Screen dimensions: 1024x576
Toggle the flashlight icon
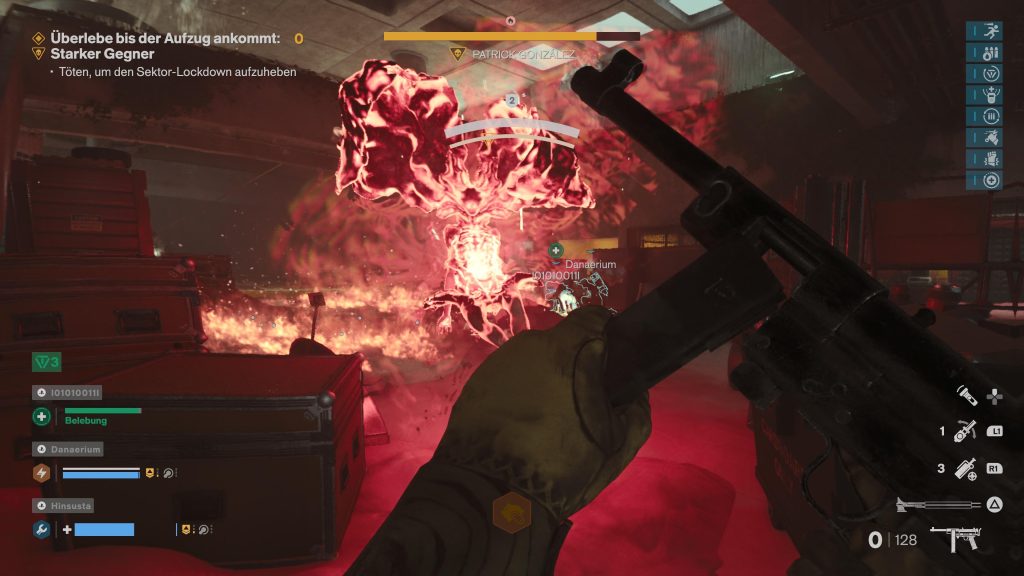966,396
